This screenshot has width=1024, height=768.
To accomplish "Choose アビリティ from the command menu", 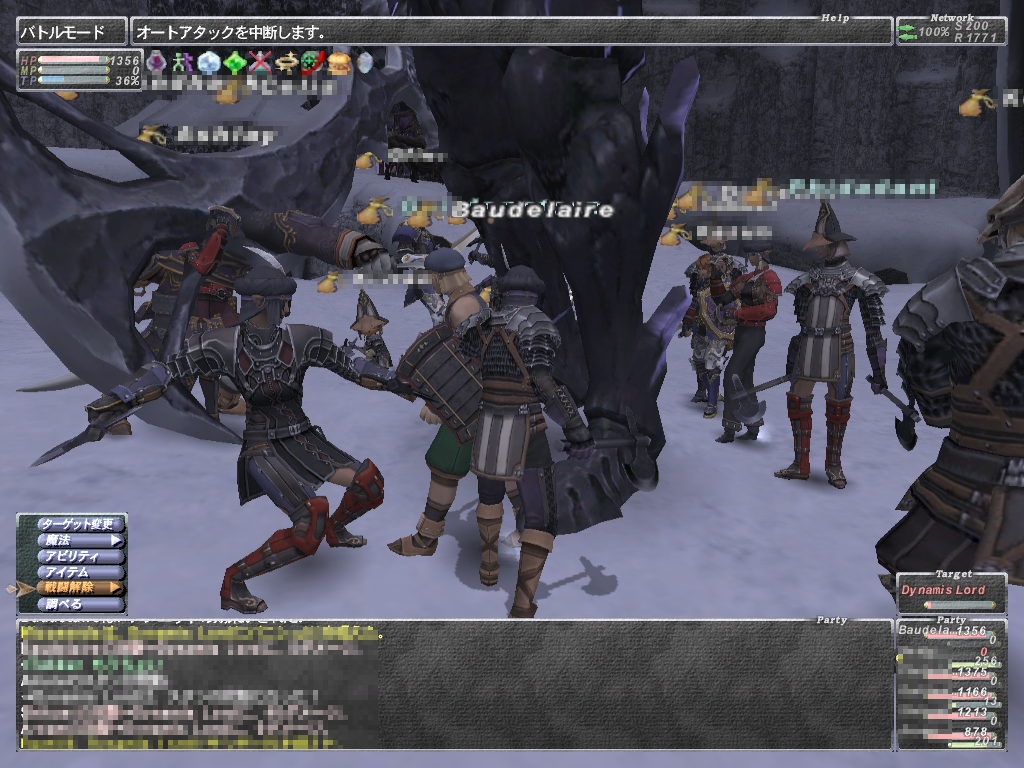I will (81, 556).
